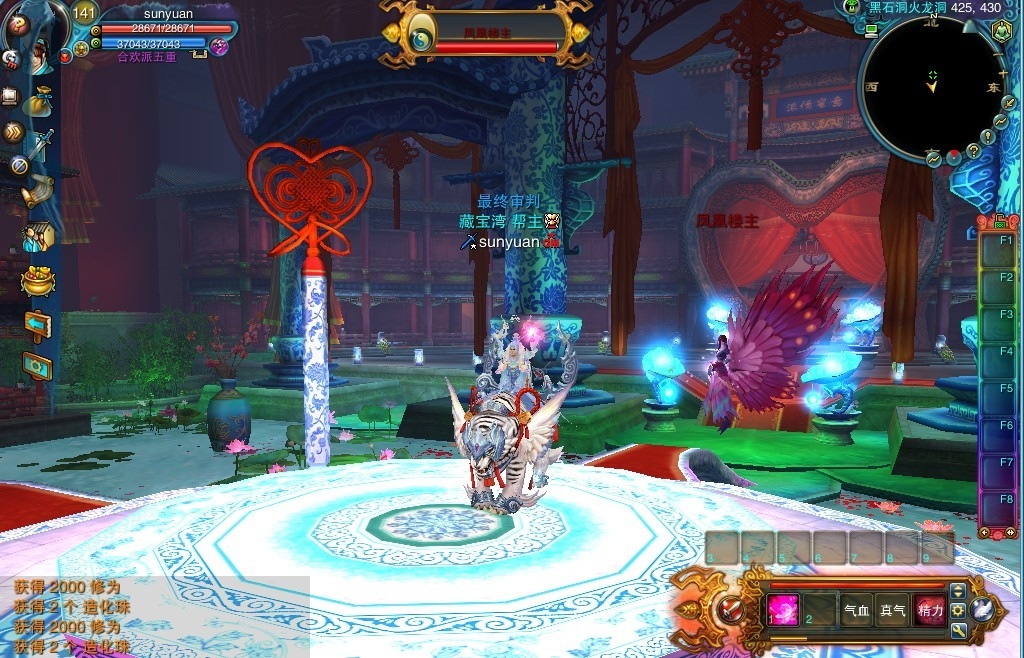Toggle the hotbar up-down arrows button

958,591
